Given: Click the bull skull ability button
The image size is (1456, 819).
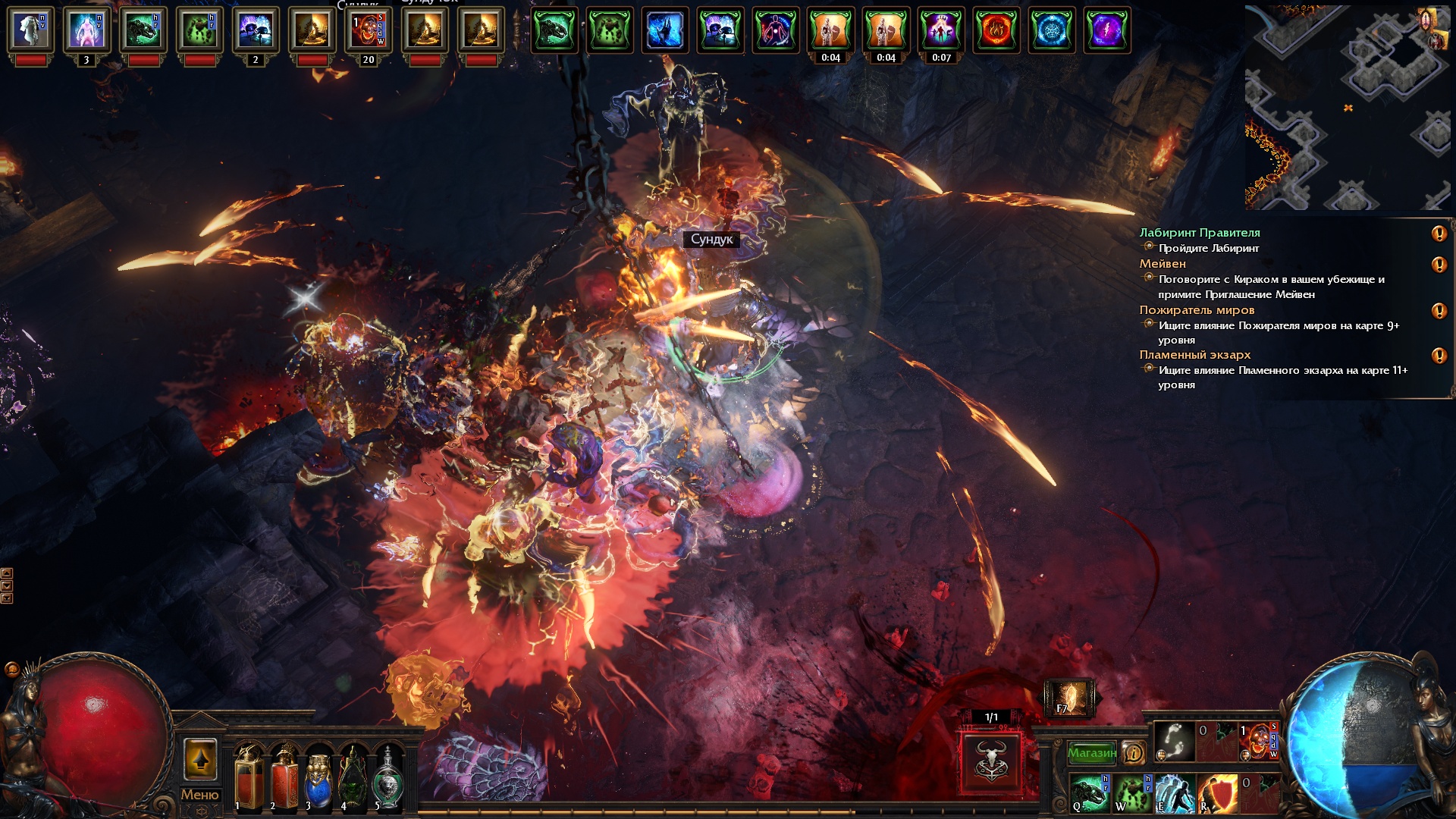Looking at the screenshot, I should [991, 761].
